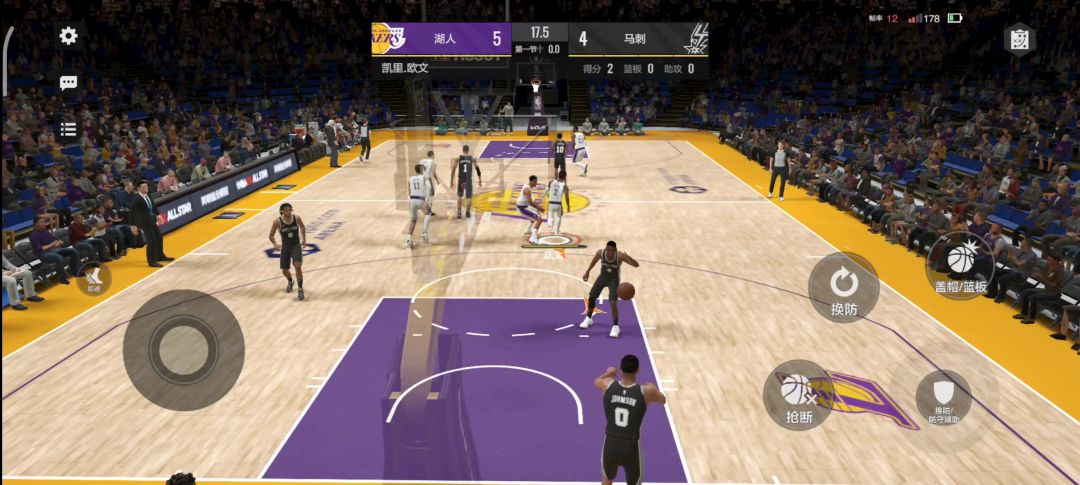
Task: Attempt a steal with 抢断
Action: tap(798, 395)
